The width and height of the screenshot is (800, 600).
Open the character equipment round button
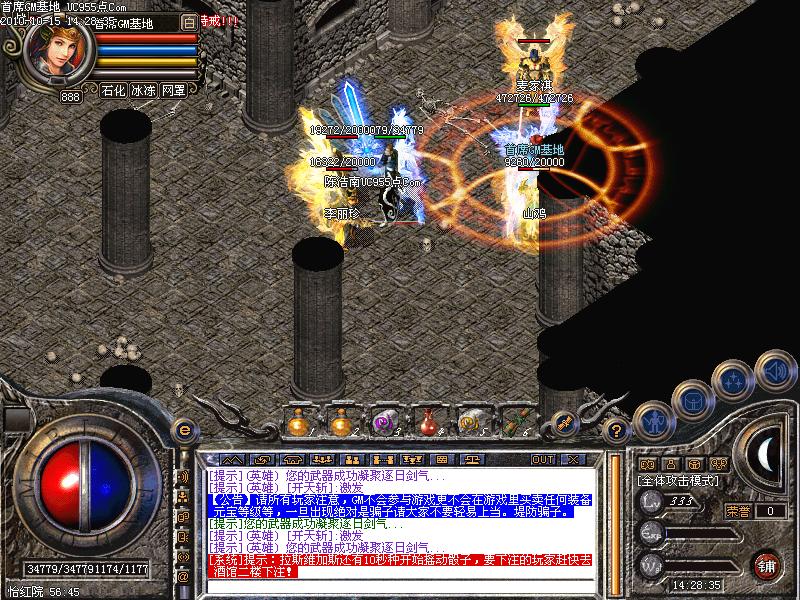(x=654, y=419)
